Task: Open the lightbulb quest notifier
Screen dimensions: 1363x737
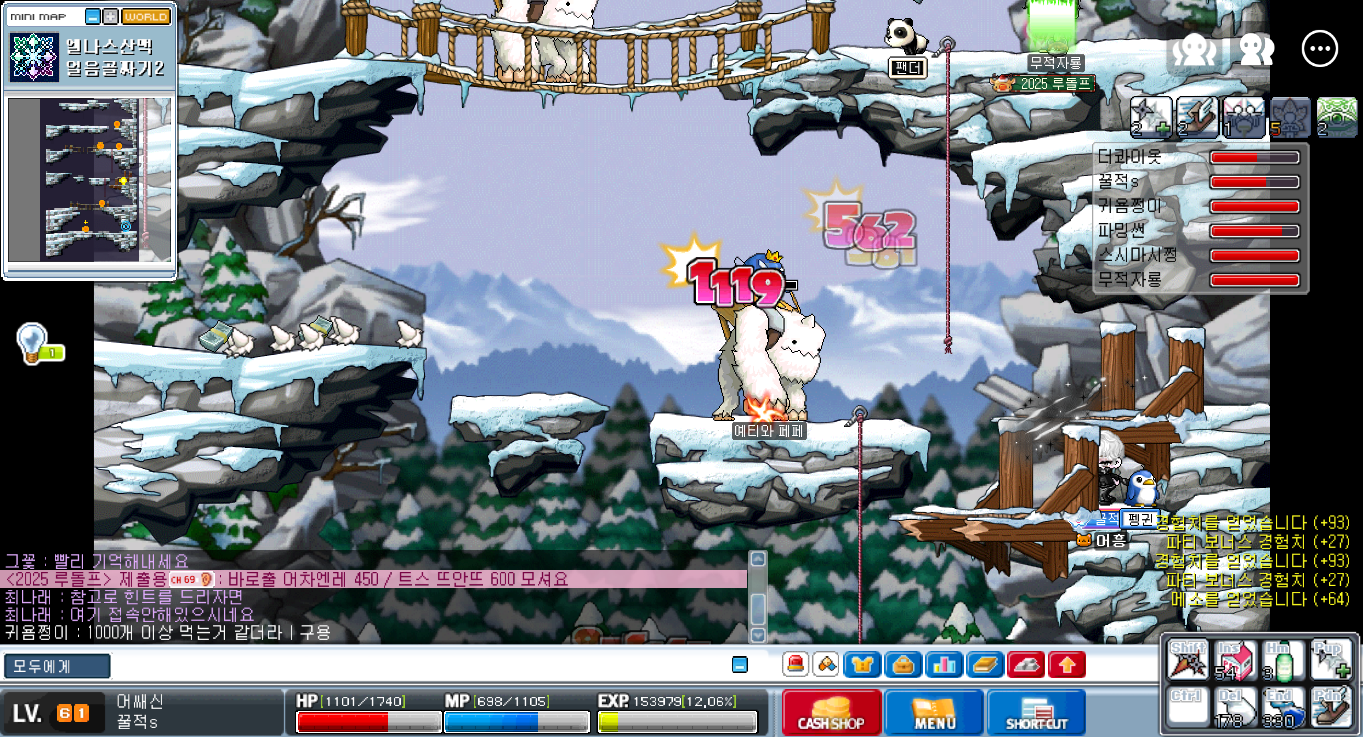Action: click(x=32, y=342)
